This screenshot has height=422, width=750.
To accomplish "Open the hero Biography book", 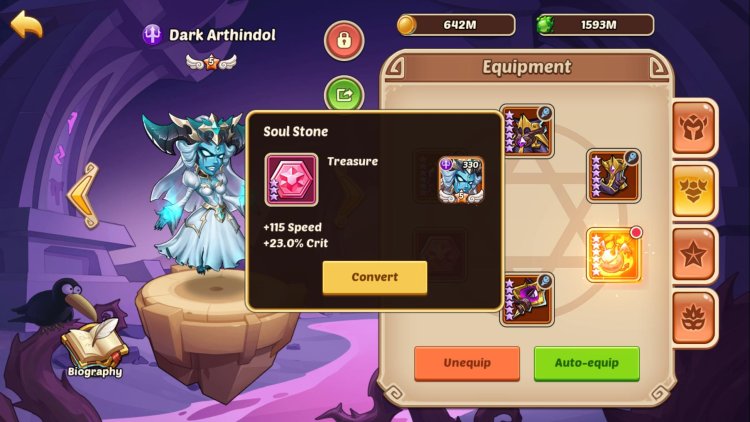I will point(94,348).
